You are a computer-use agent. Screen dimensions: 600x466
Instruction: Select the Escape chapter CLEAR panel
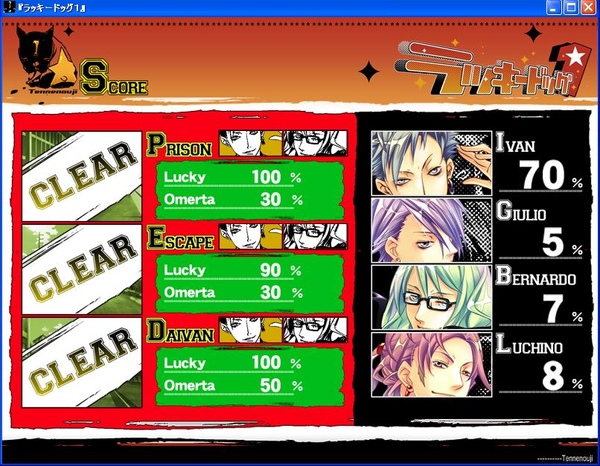click(x=82, y=268)
